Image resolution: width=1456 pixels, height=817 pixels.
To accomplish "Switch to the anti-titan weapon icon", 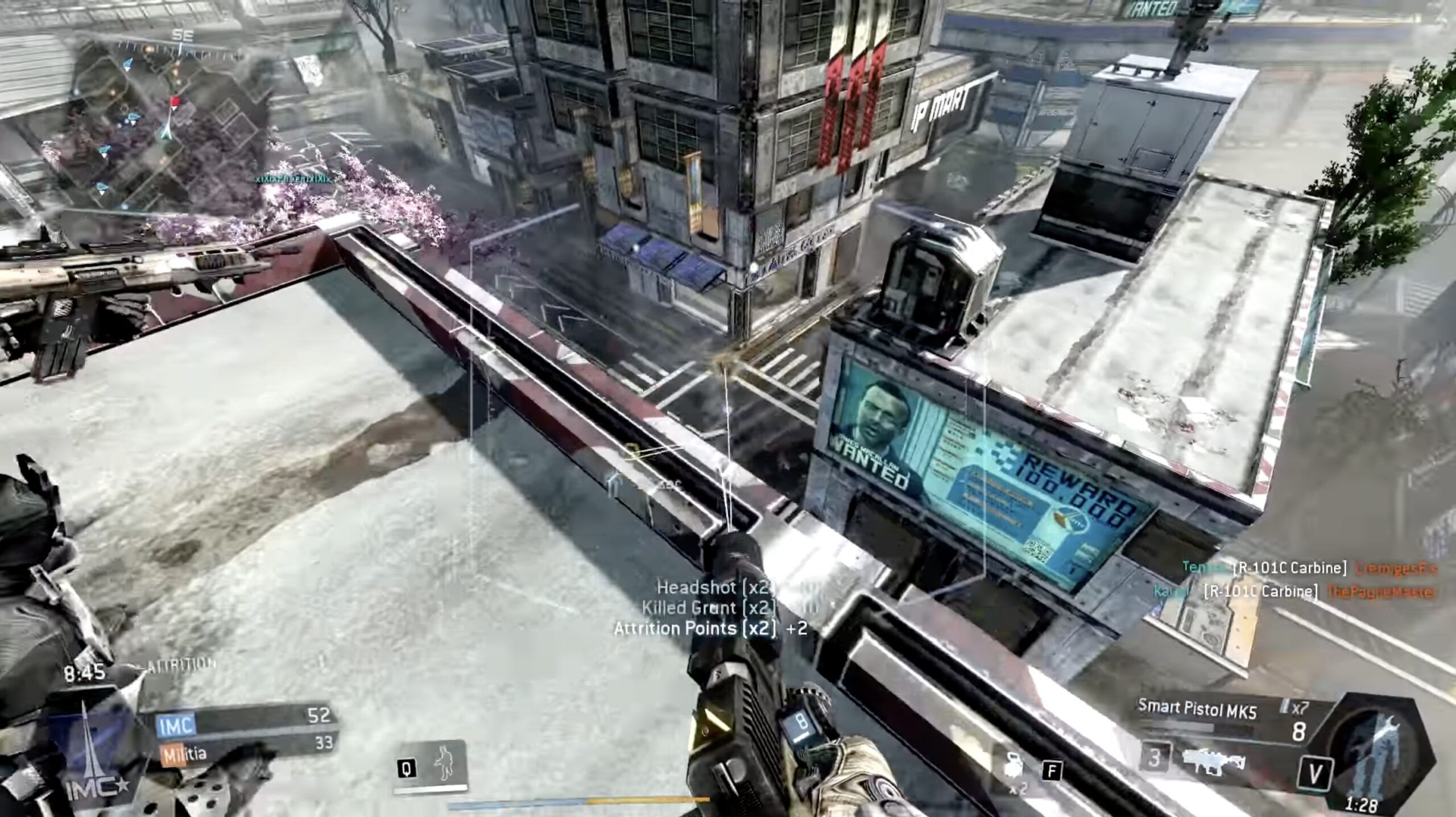I will pos(1214,758).
